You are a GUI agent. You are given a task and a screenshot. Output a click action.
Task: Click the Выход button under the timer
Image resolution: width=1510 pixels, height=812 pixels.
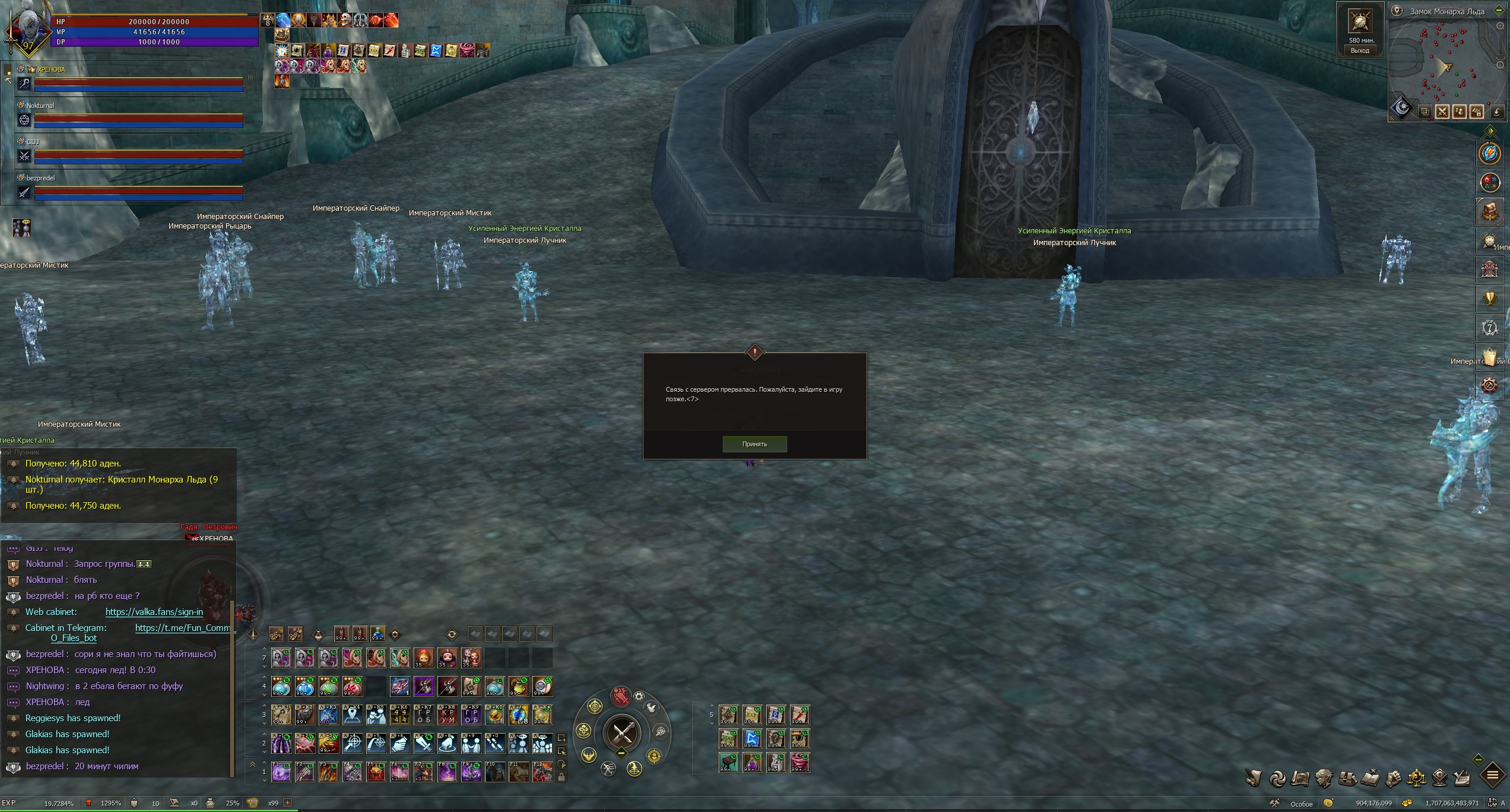coord(1360,50)
